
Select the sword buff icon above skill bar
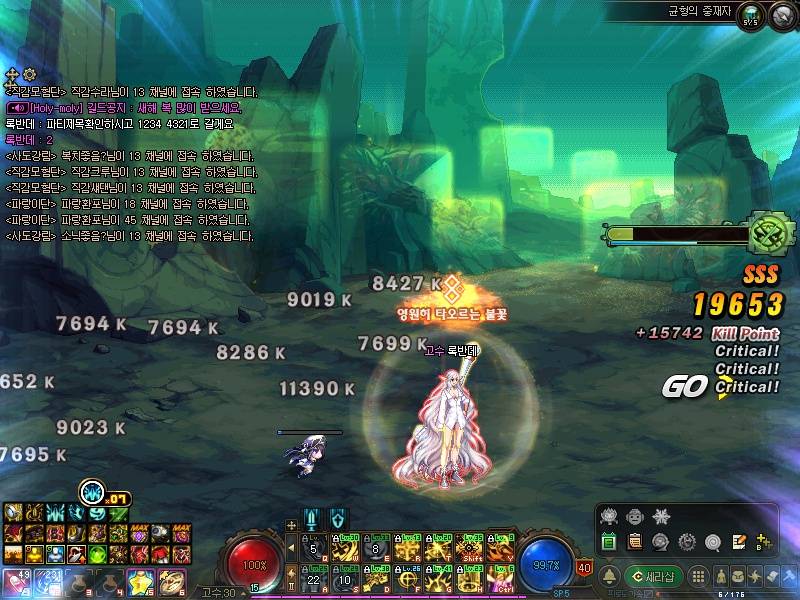point(313,519)
